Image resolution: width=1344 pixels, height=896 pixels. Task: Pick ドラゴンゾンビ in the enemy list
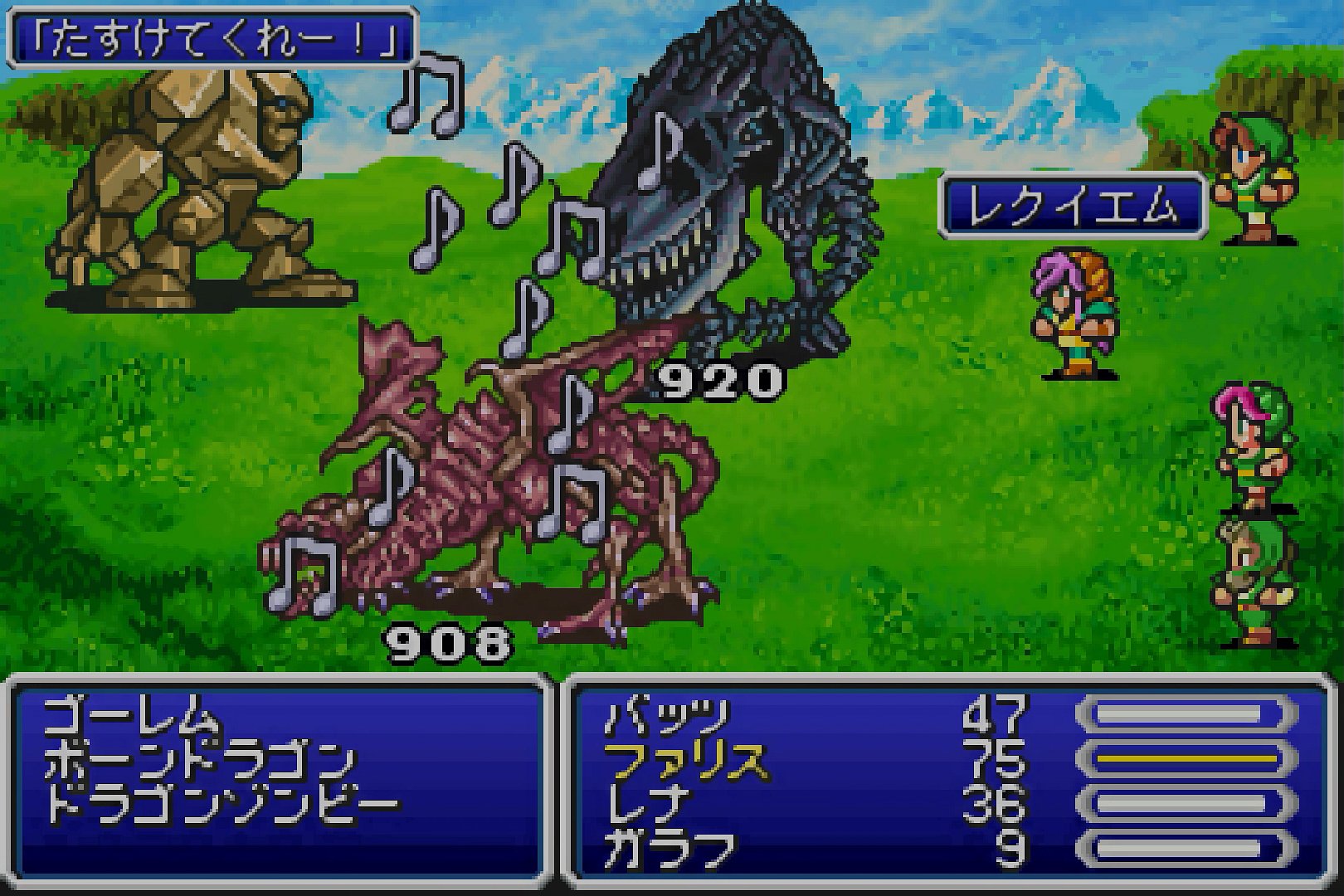tap(222, 804)
